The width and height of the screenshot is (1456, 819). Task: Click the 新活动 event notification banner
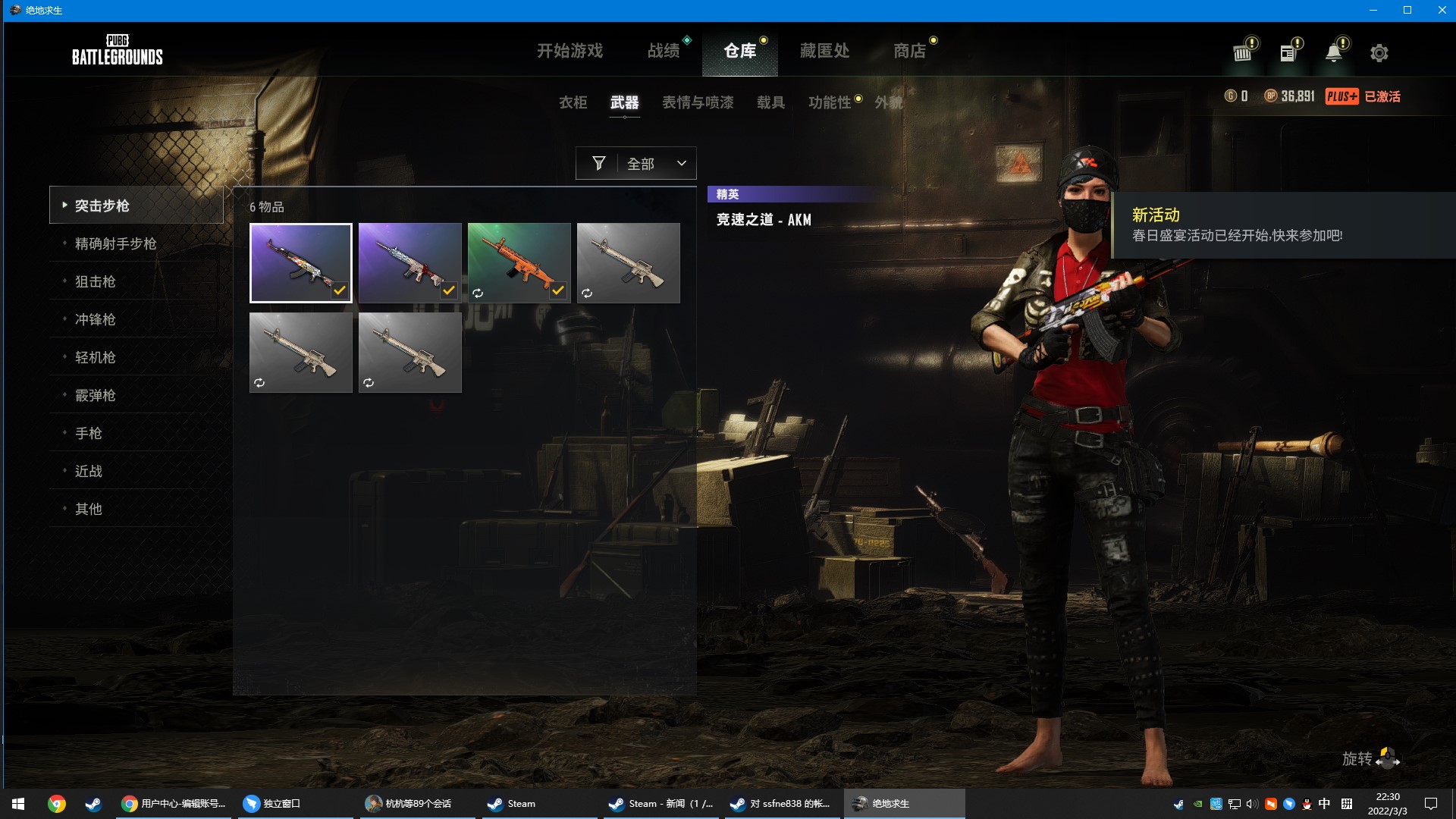[x=1282, y=225]
